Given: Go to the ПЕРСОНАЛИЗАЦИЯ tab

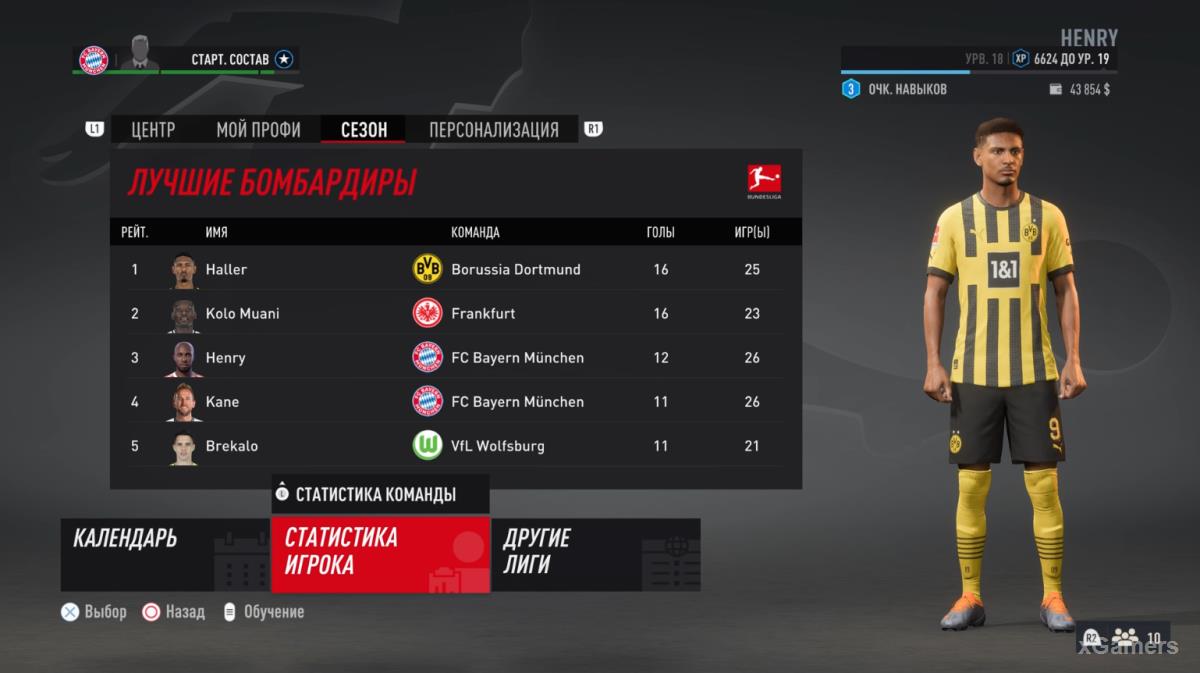Looking at the screenshot, I should 493,130.
